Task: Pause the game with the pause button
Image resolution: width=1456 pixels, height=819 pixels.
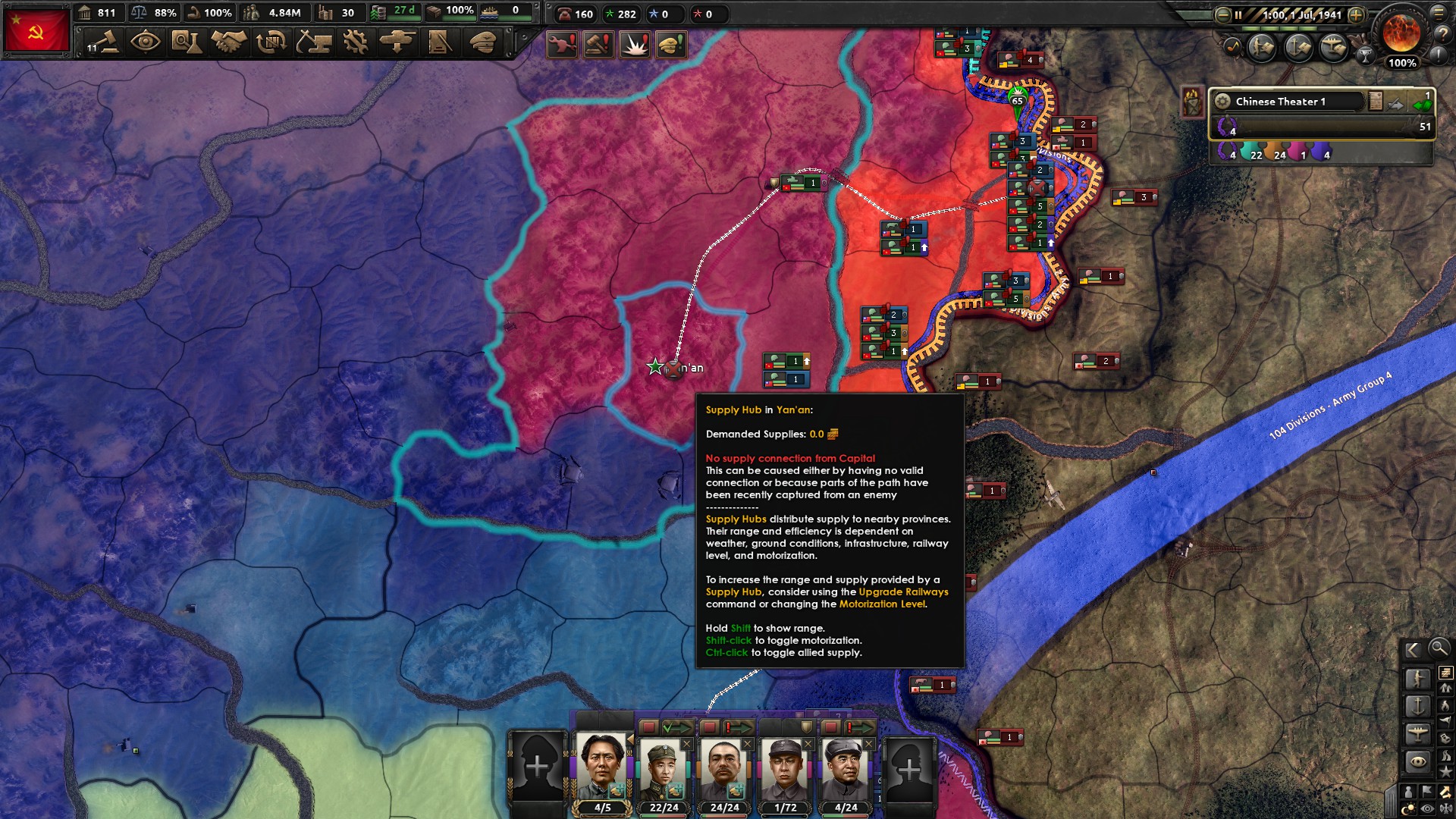Action: tap(1238, 15)
